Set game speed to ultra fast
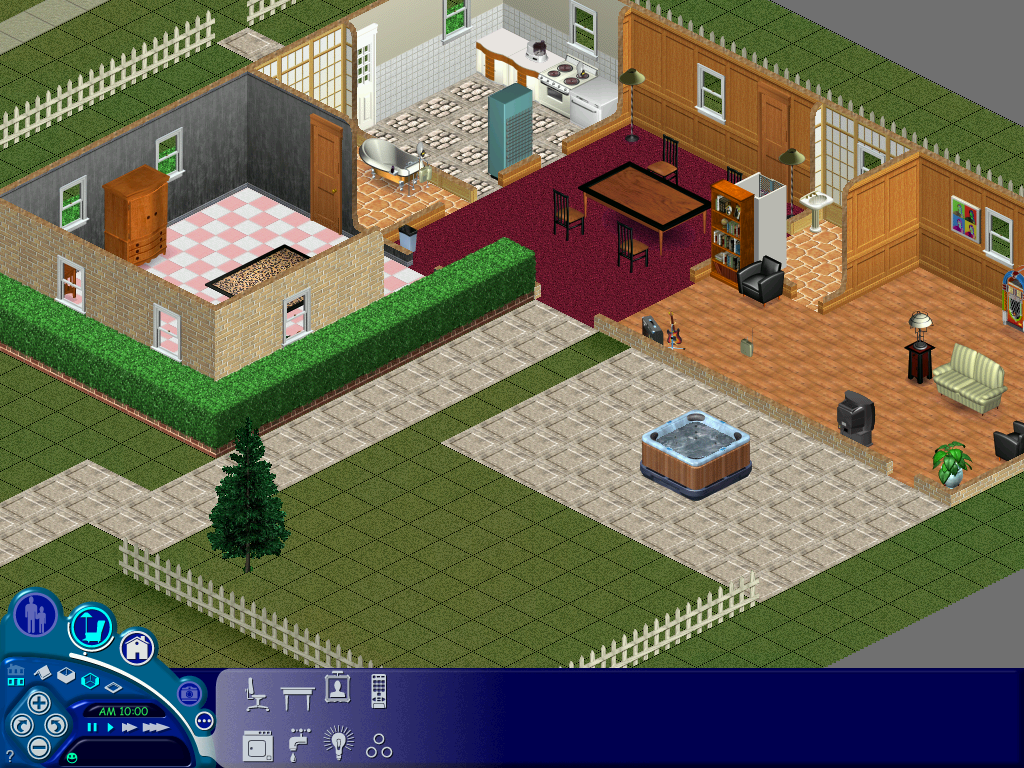 (154, 728)
